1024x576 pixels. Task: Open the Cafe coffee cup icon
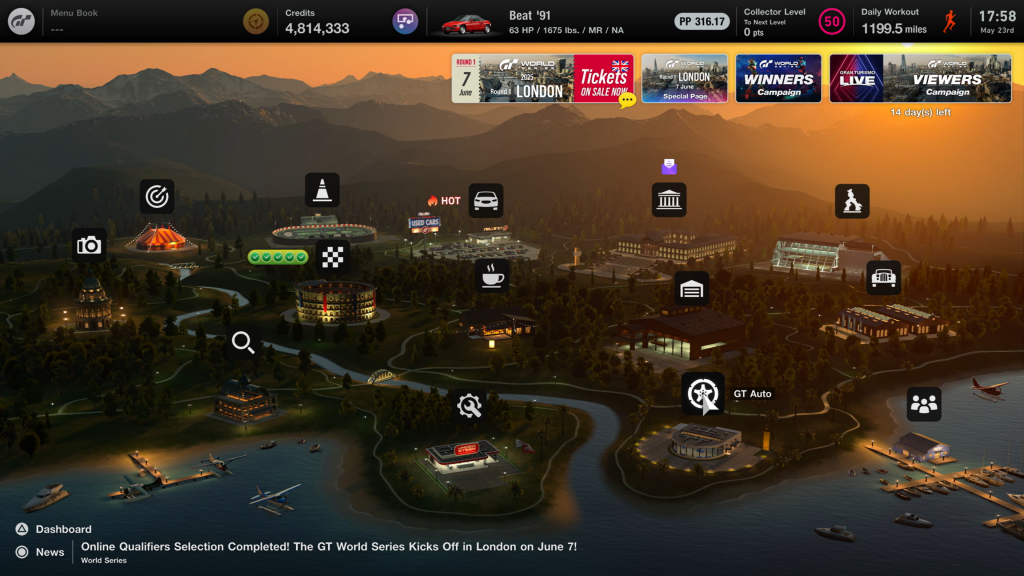pos(492,275)
